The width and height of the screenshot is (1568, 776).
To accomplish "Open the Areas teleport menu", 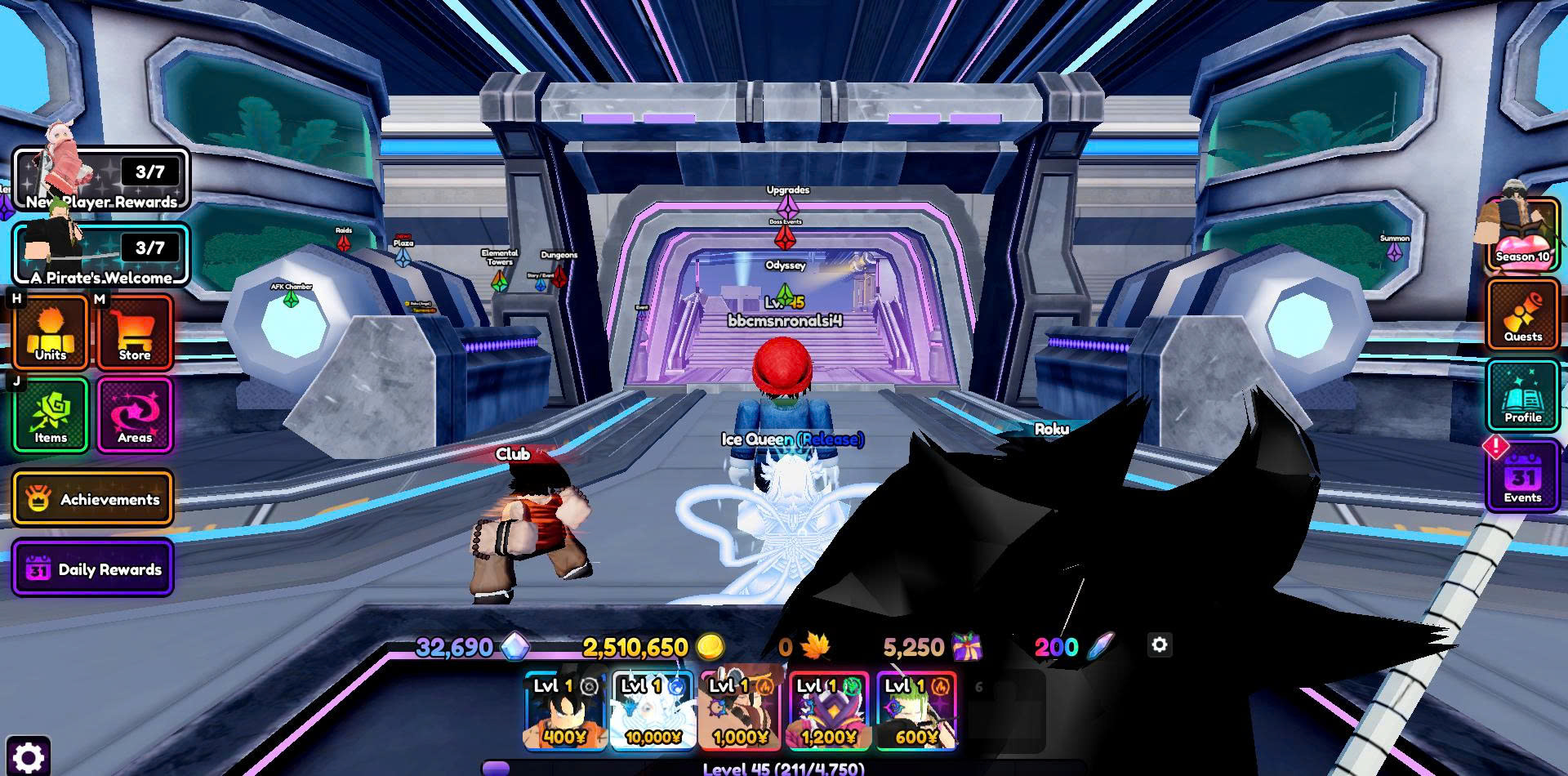I will click(x=135, y=415).
